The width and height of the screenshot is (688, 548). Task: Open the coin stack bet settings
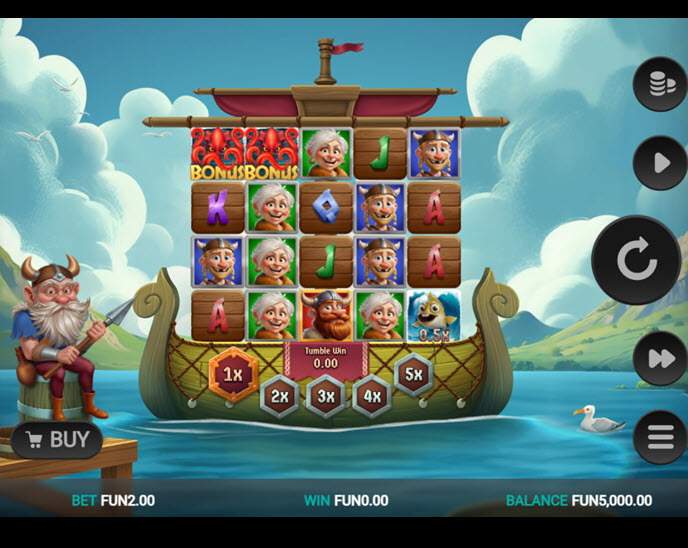660,85
